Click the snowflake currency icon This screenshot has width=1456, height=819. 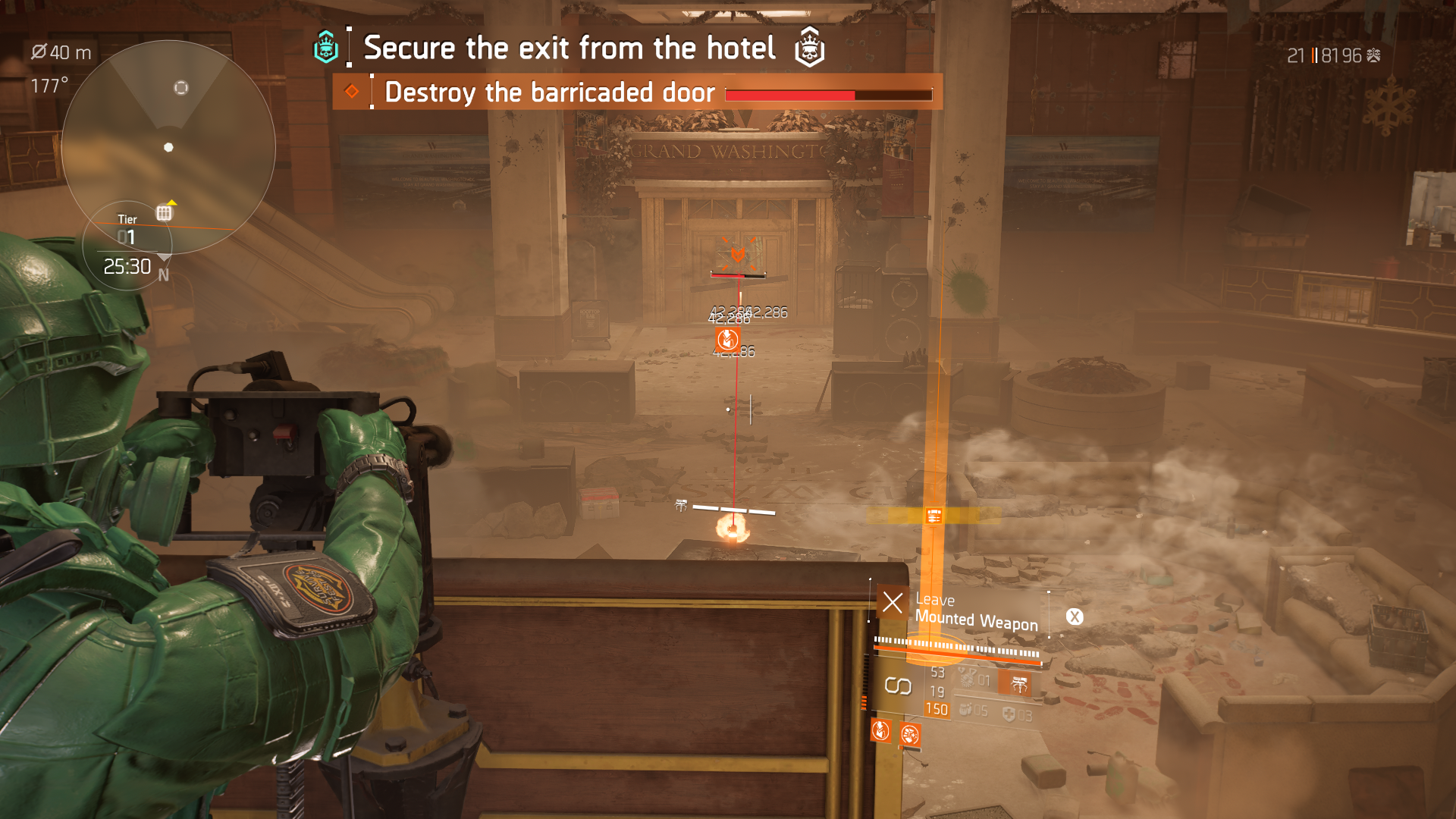click(x=1373, y=55)
